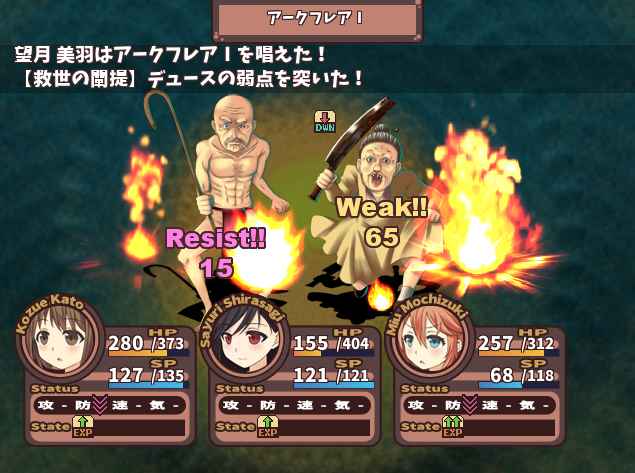Inspect Kozue Kato's EXP state icon
This screenshot has height=473, width=635.
coord(82,427)
